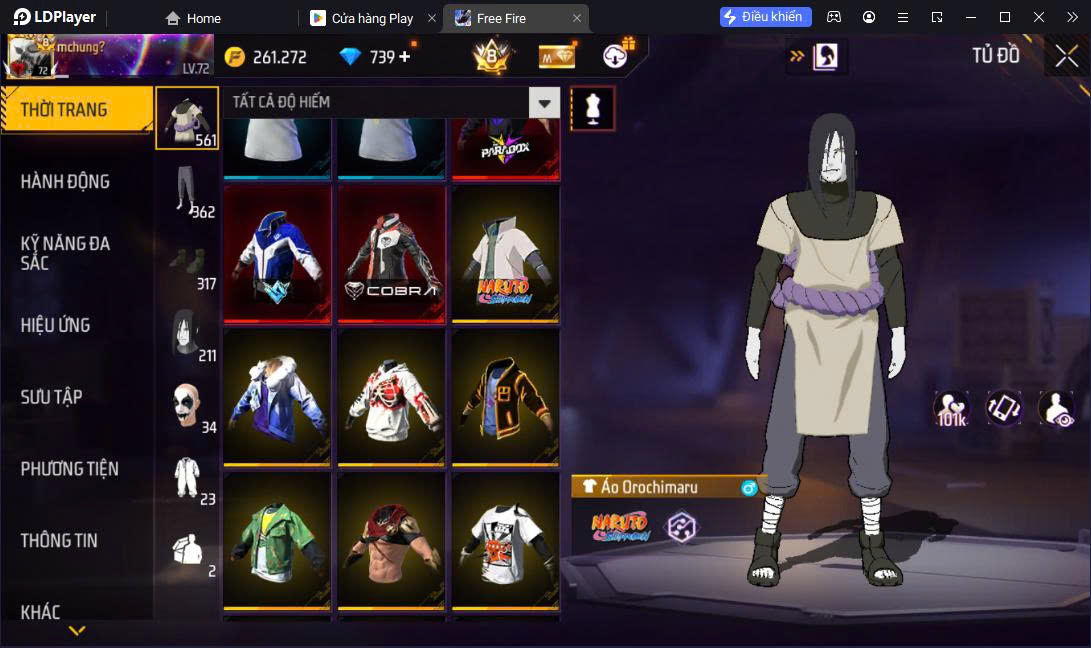1091x648 pixels.
Task: Open the Sưu Tập section
Action: click(51, 397)
